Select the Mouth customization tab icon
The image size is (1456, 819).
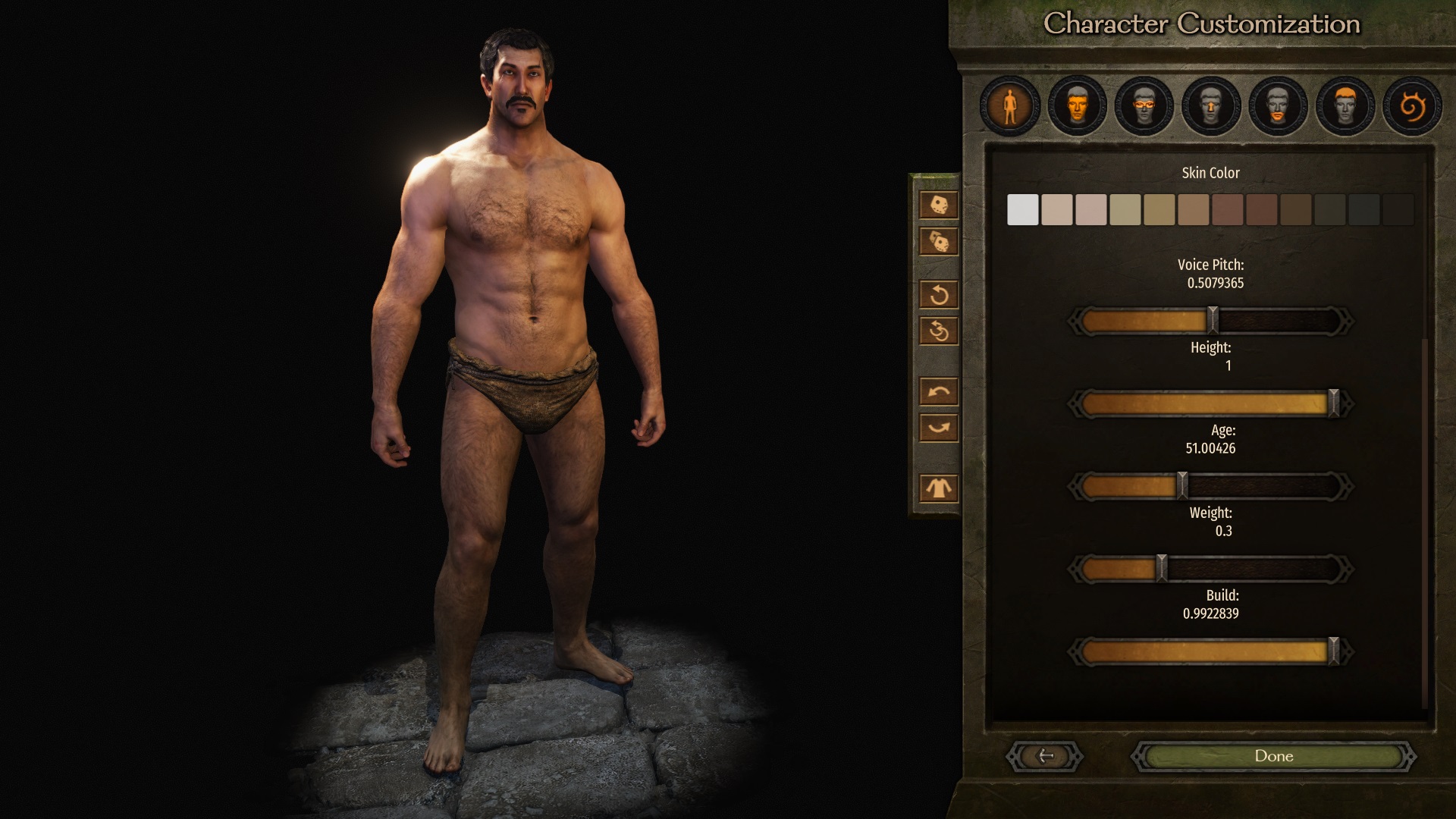(1276, 106)
